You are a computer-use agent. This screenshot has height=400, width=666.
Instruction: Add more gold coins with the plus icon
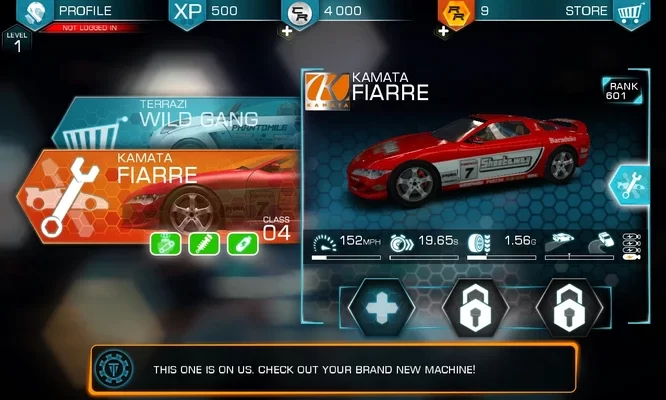click(x=443, y=31)
